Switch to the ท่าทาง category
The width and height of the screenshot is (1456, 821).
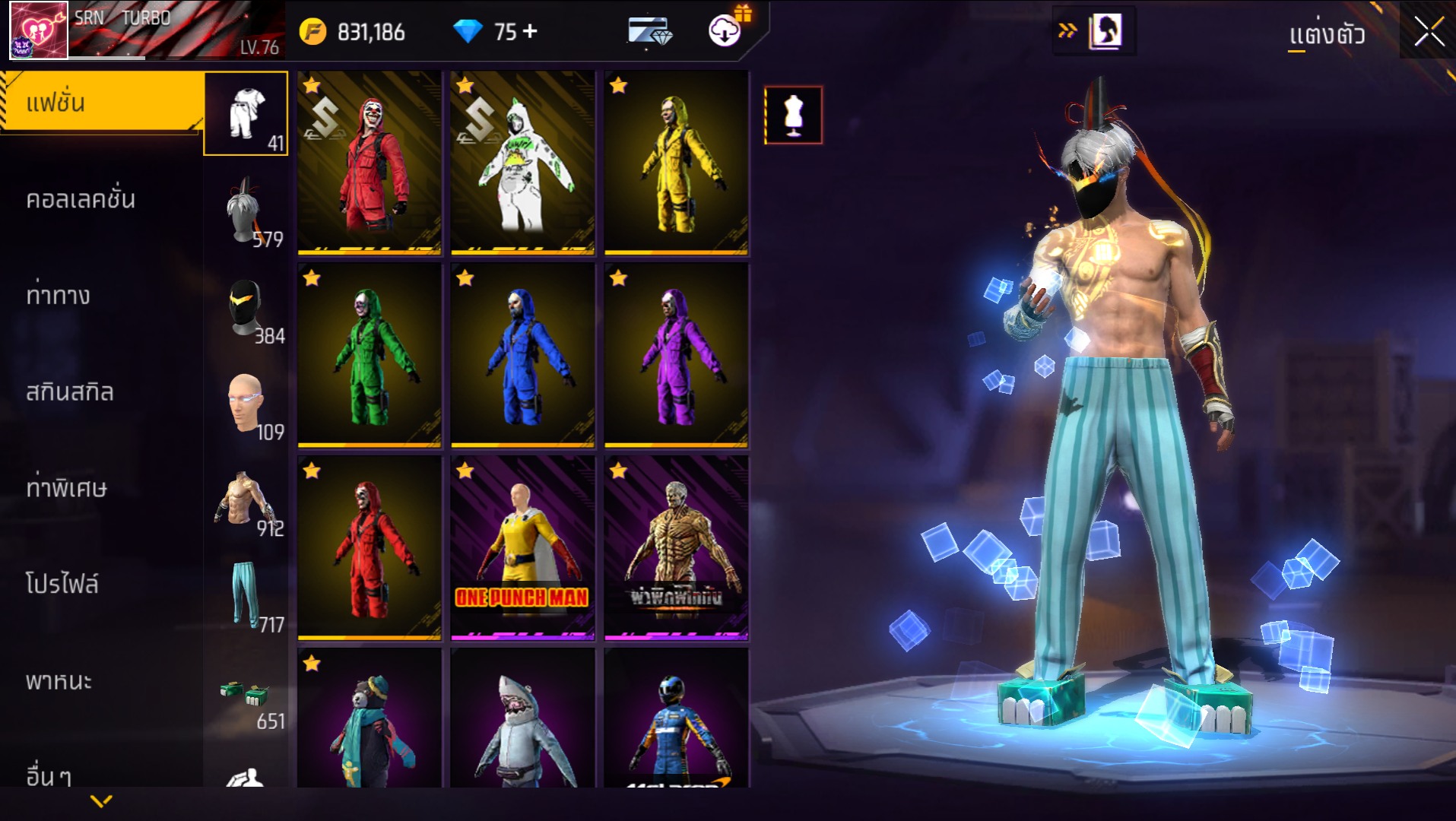point(59,295)
